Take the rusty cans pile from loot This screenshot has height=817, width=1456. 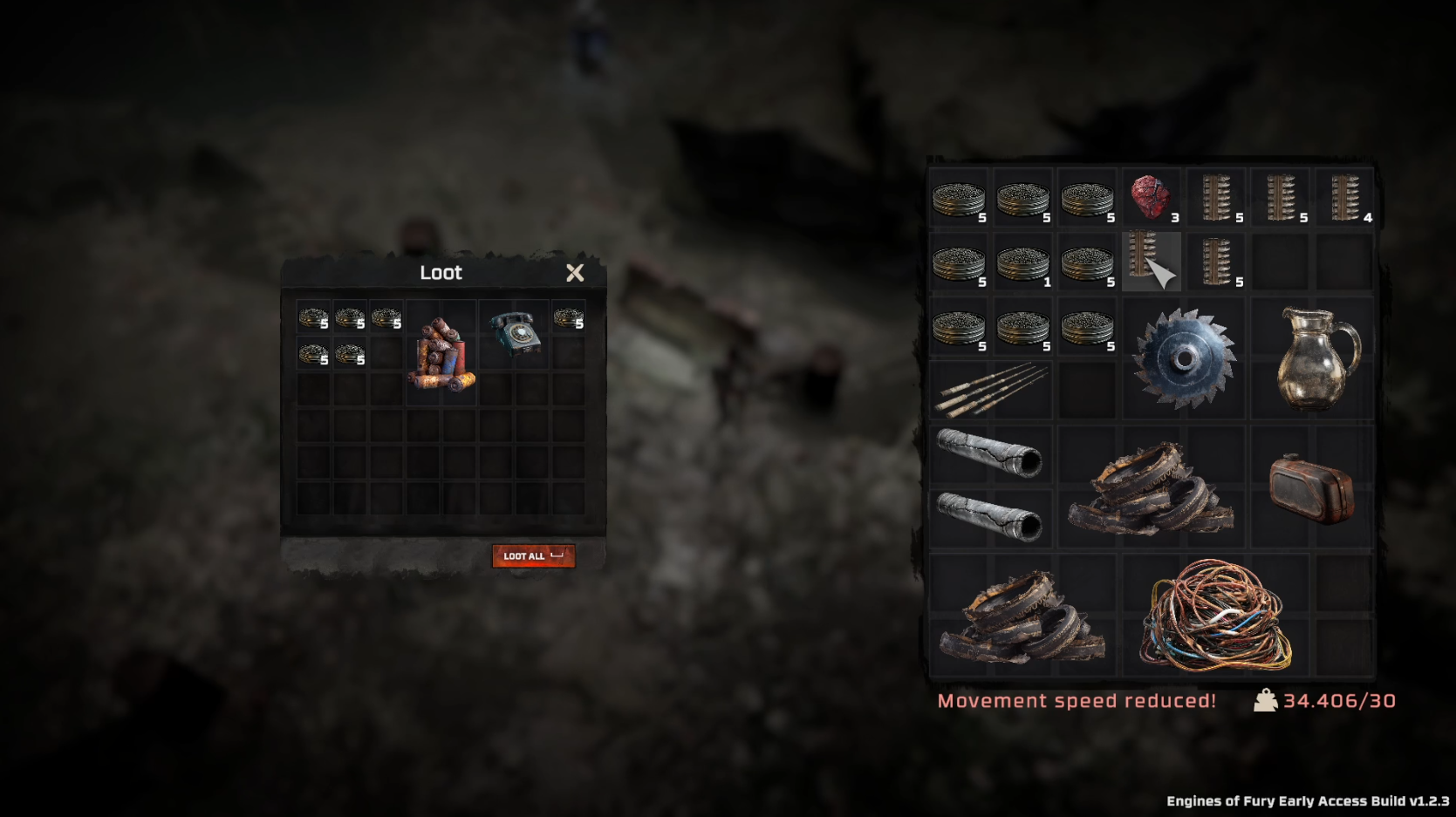(441, 355)
